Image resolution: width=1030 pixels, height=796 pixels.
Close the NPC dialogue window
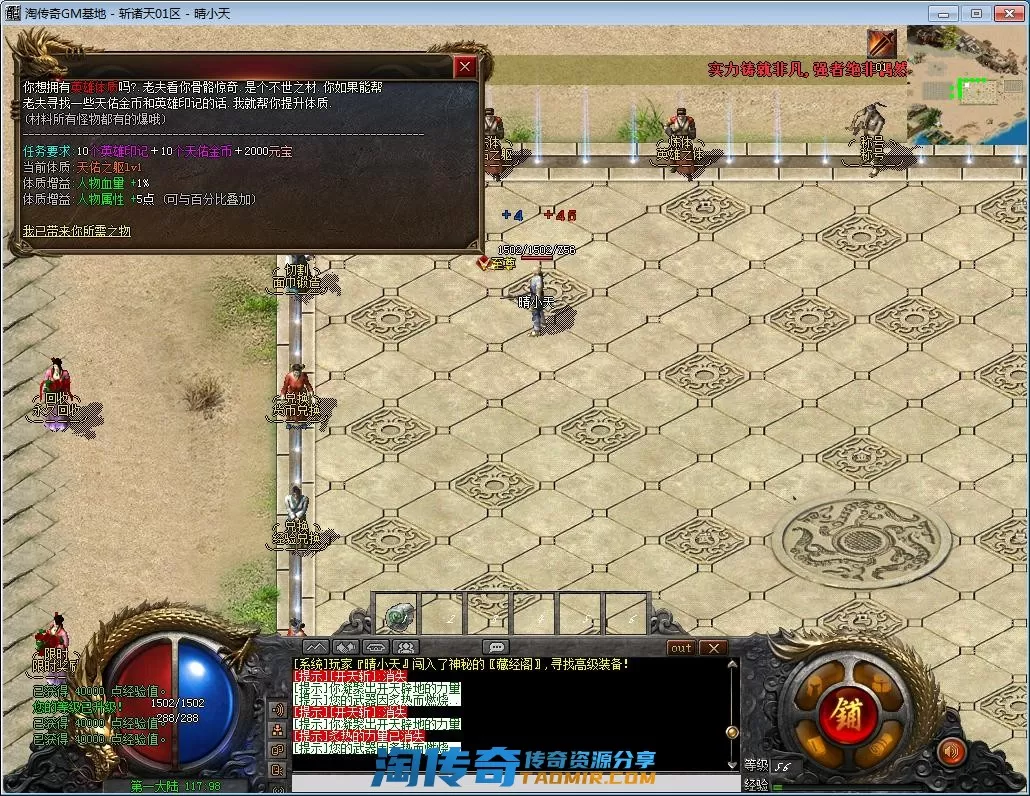tap(465, 67)
